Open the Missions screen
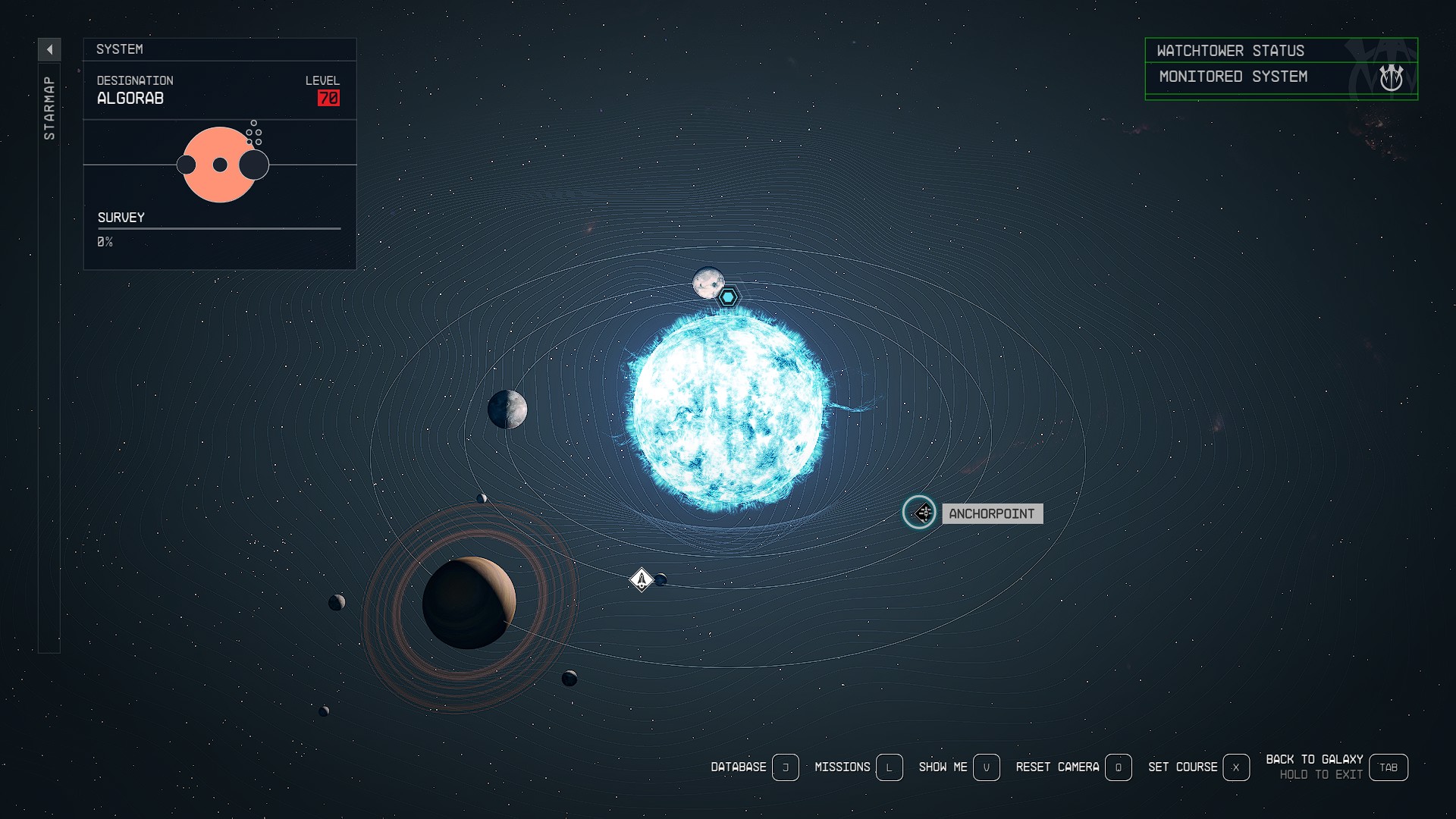The image size is (1456, 819). [x=889, y=767]
